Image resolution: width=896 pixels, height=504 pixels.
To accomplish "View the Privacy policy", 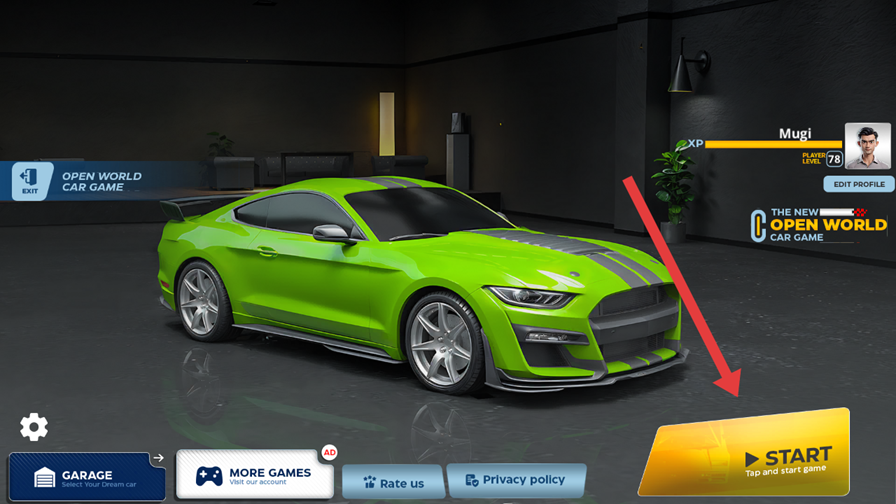I will coord(515,480).
